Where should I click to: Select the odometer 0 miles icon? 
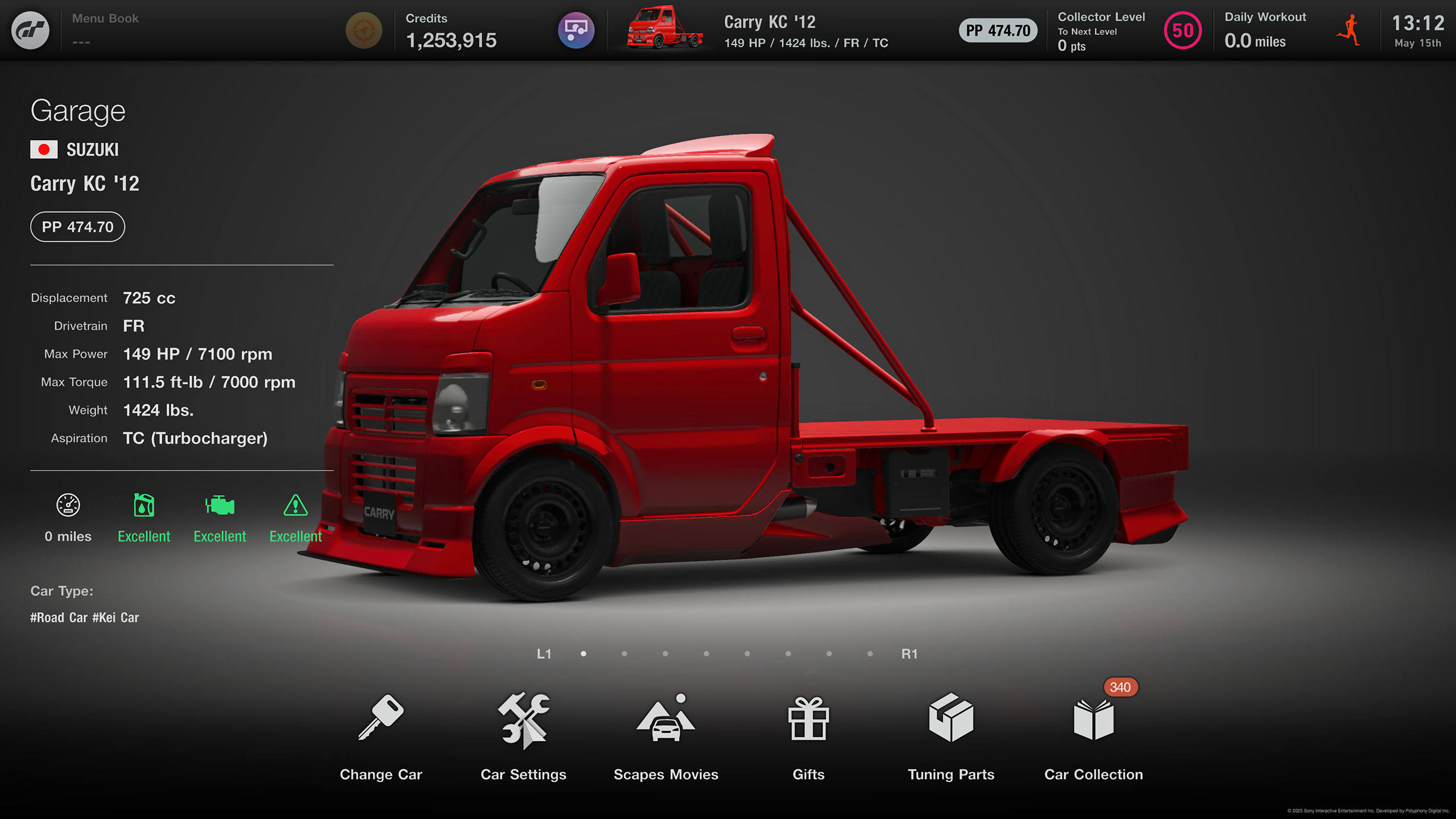[68, 505]
